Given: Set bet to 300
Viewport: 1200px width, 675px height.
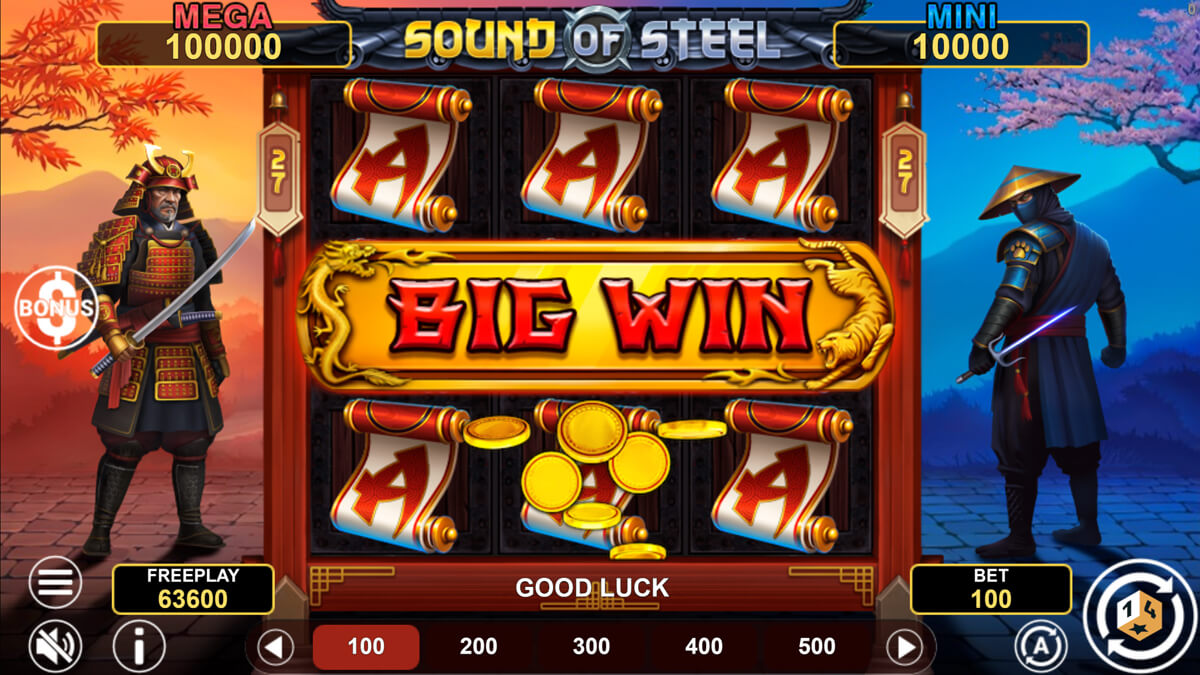Looking at the screenshot, I should (x=591, y=647).
